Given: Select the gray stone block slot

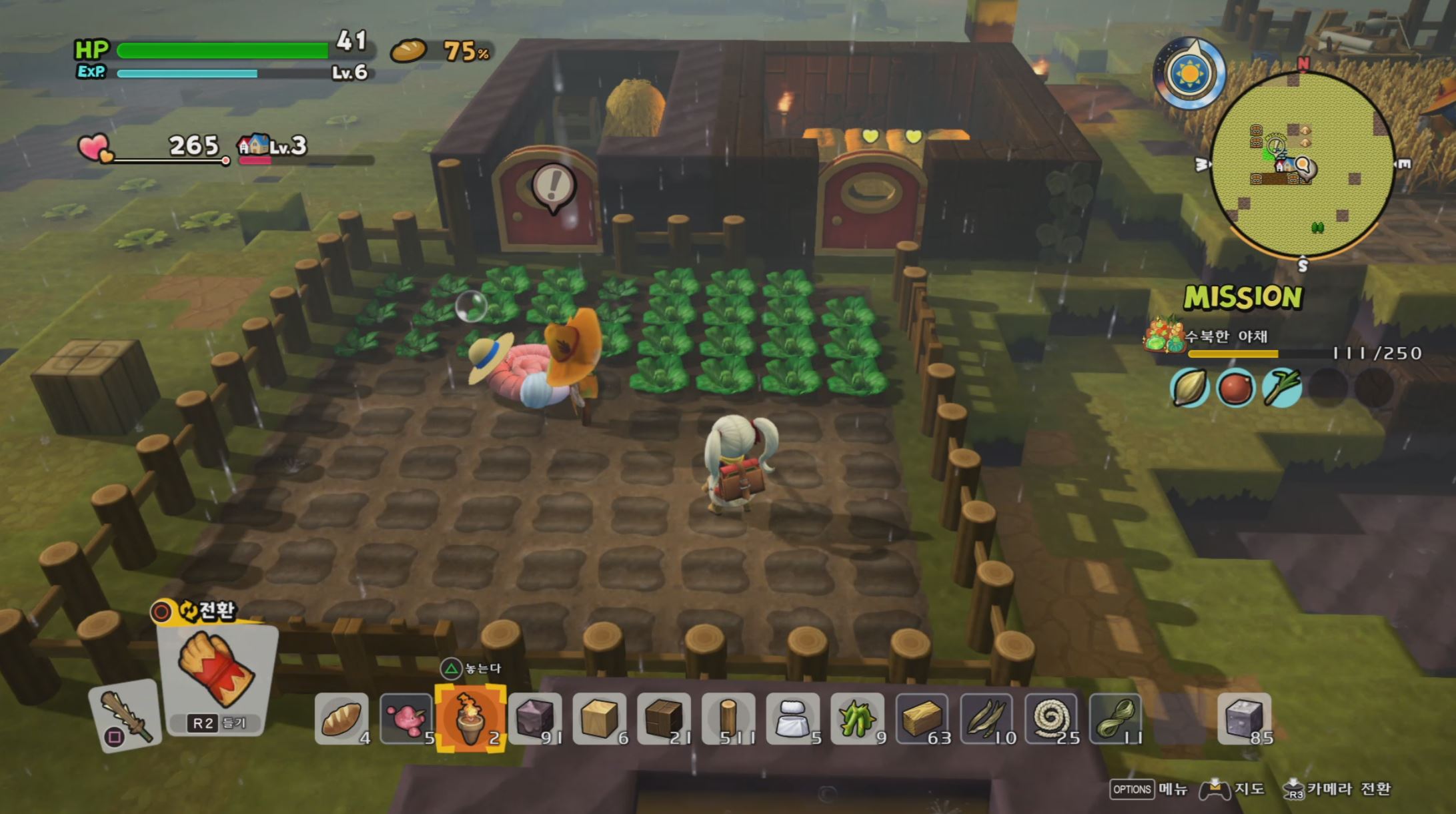Looking at the screenshot, I should tap(1245, 719).
